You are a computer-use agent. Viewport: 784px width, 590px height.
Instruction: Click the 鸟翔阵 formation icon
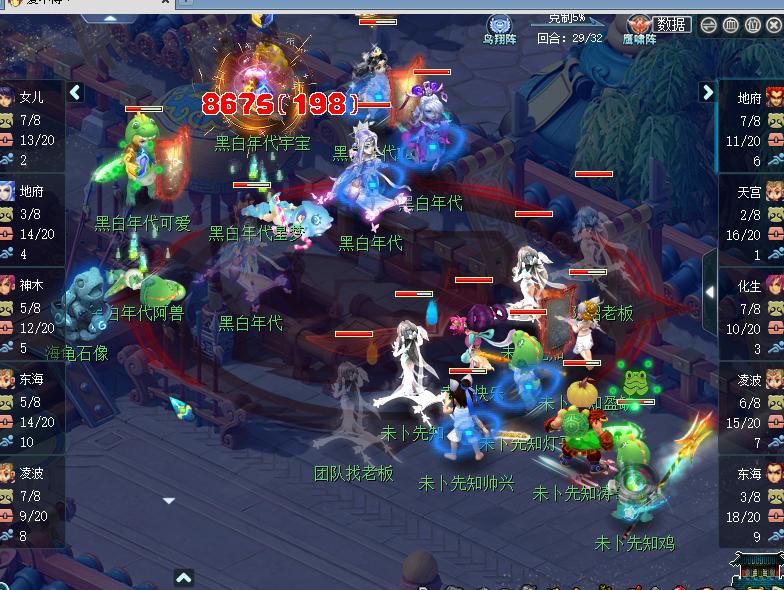click(501, 26)
